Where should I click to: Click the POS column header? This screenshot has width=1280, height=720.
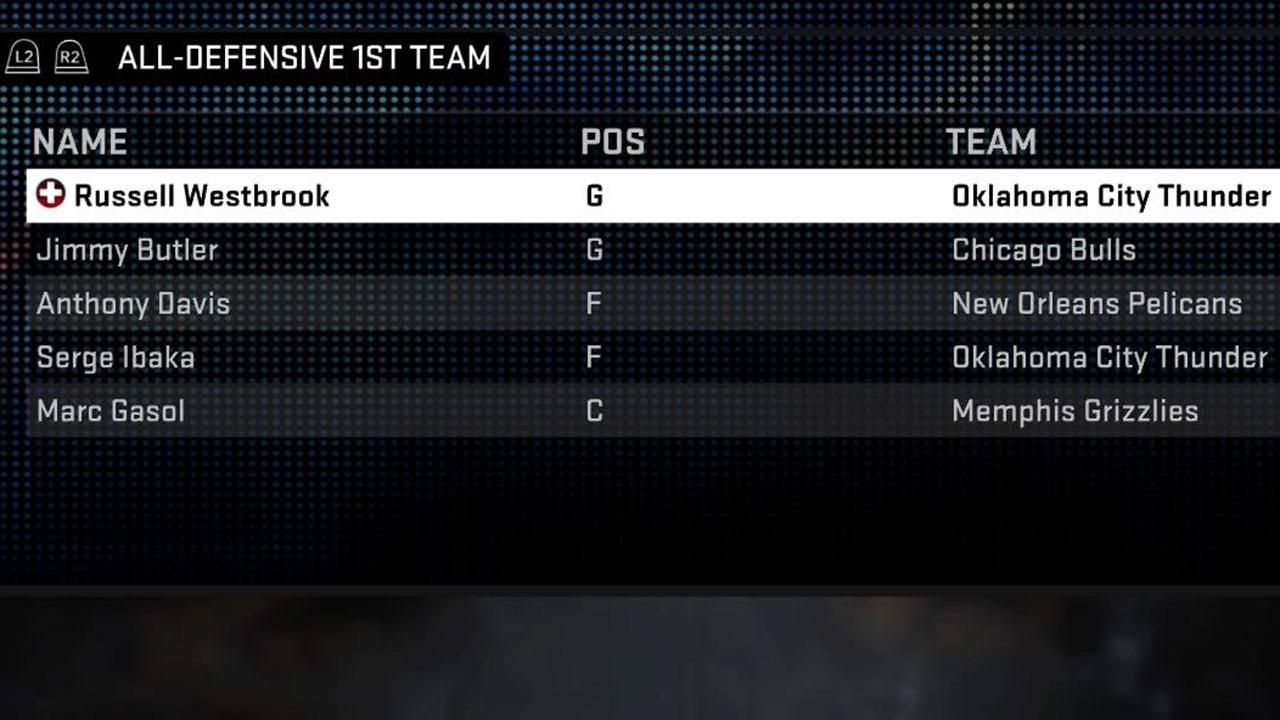(x=612, y=141)
